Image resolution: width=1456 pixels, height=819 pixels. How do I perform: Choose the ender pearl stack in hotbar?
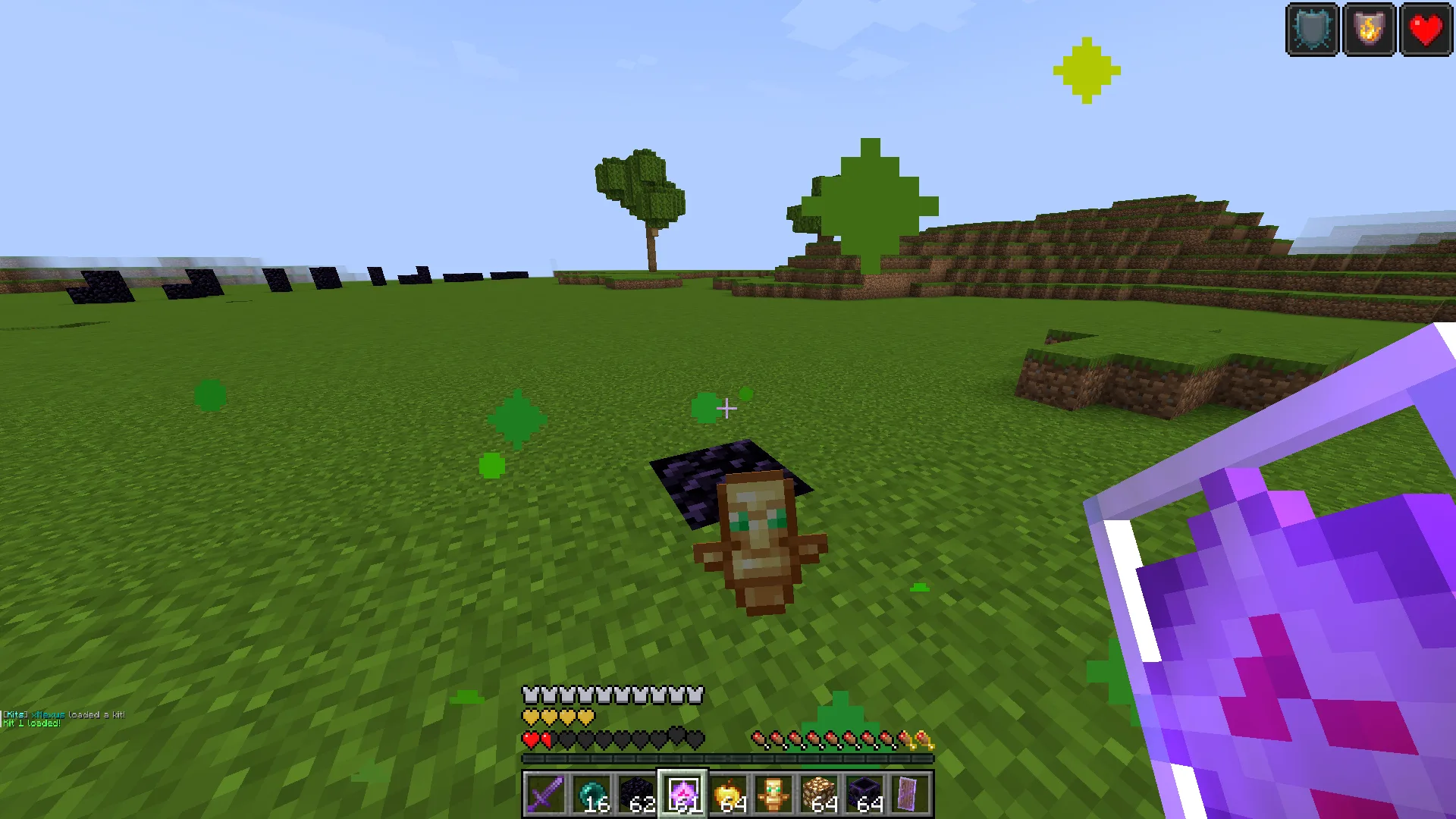[591, 794]
